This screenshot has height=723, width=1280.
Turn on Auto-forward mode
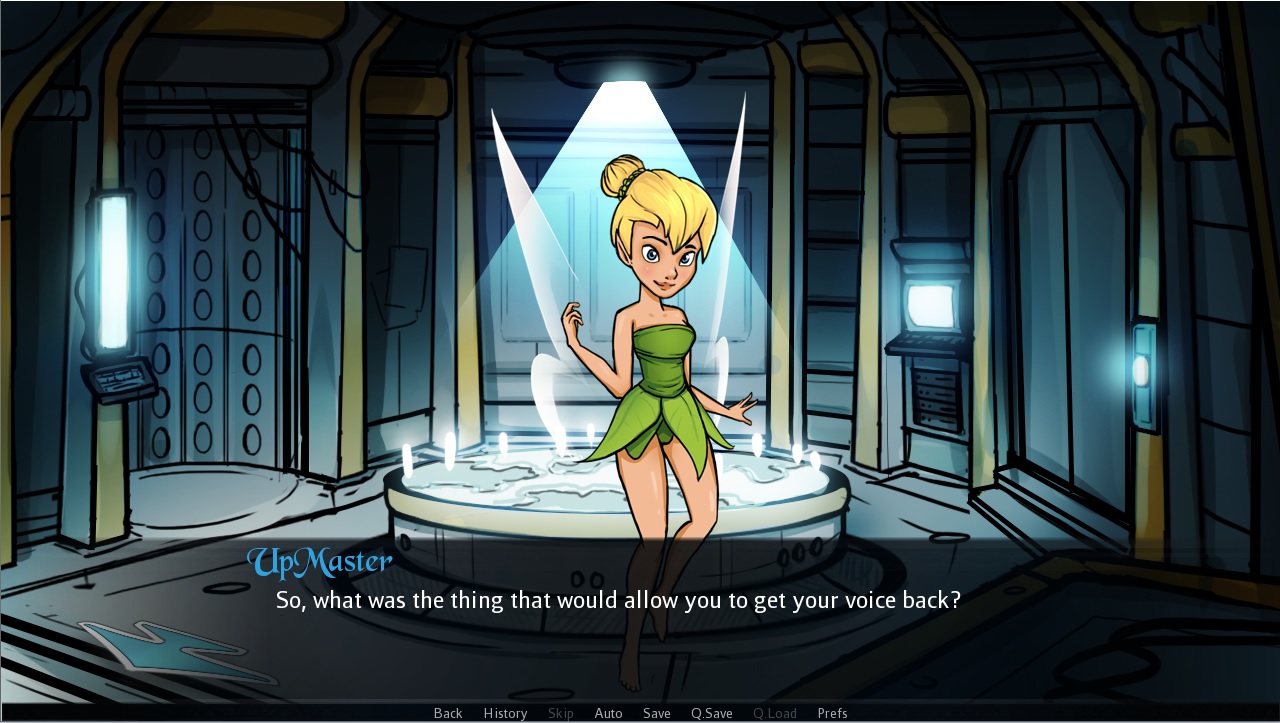coord(608,713)
